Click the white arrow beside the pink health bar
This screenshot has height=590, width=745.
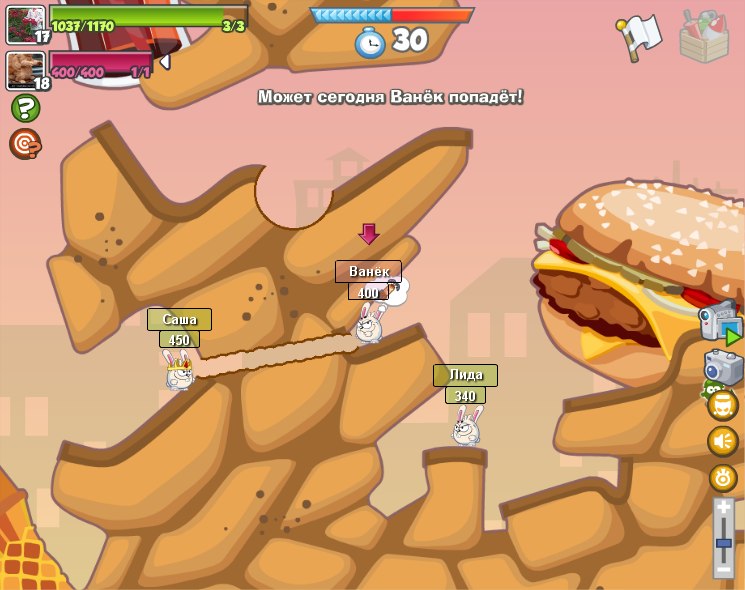coord(164,62)
